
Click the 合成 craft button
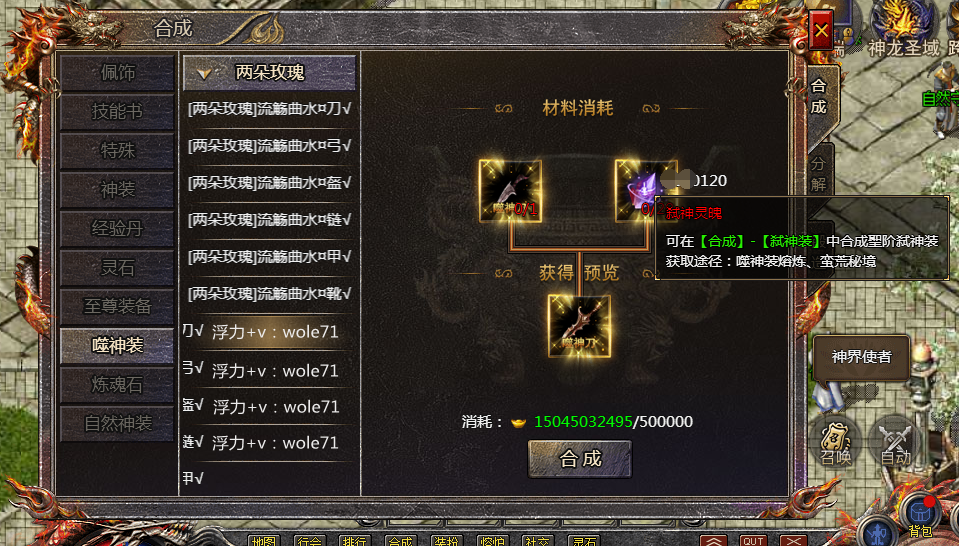[580, 459]
